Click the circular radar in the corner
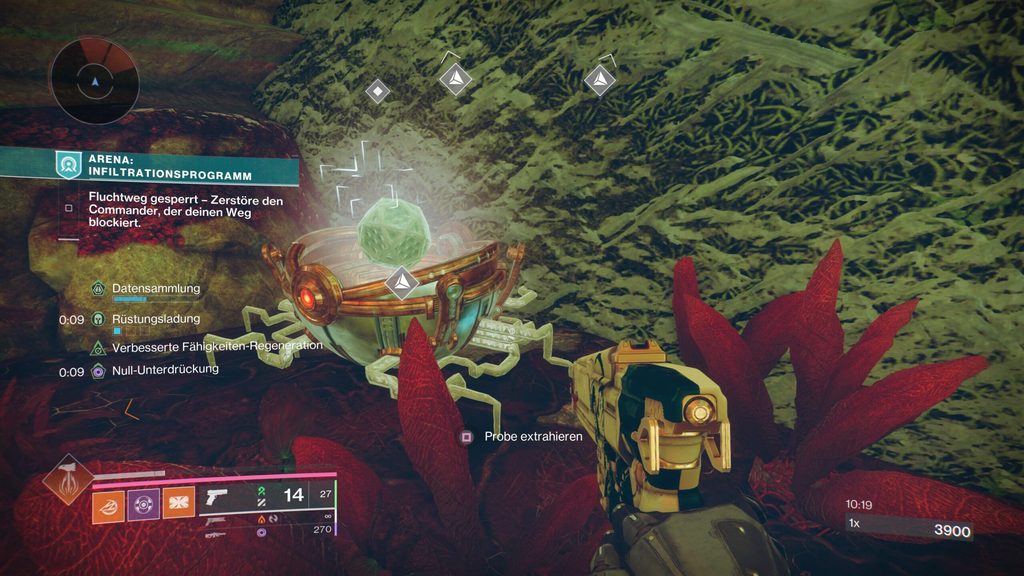The height and width of the screenshot is (576, 1024). click(x=94, y=81)
